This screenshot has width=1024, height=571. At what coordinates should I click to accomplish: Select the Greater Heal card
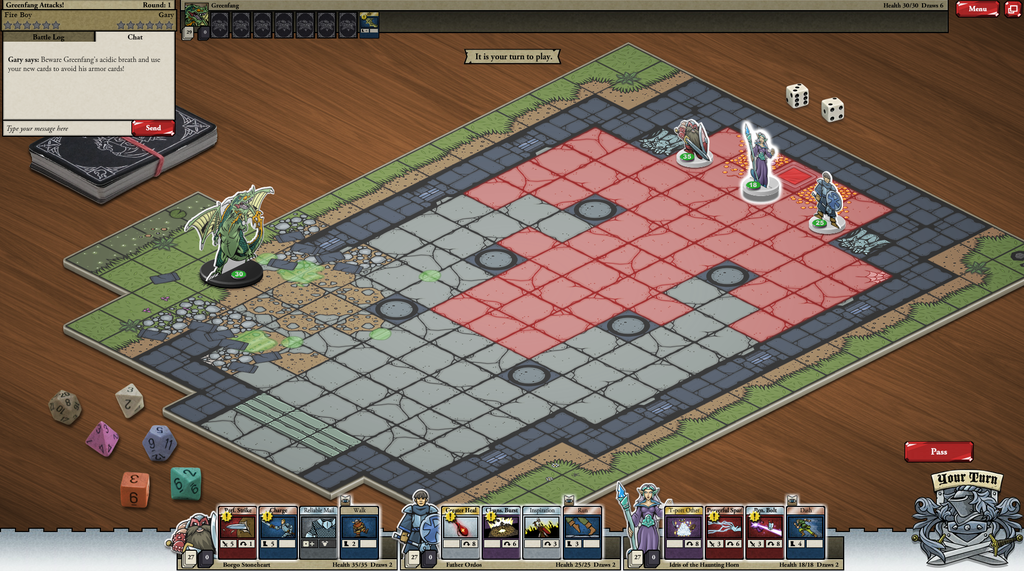(x=460, y=532)
